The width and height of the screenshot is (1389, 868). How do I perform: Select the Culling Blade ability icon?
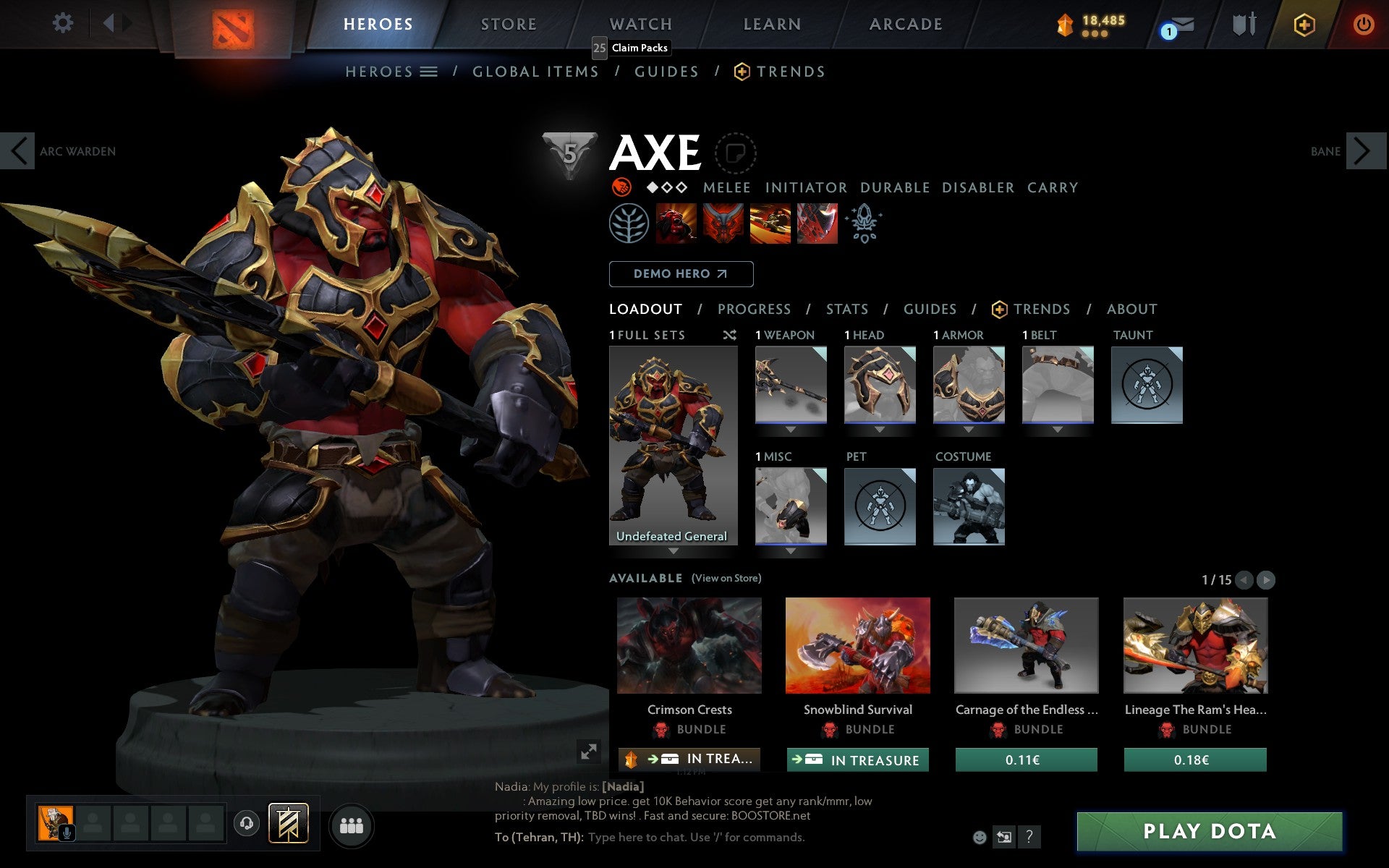[x=817, y=224]
